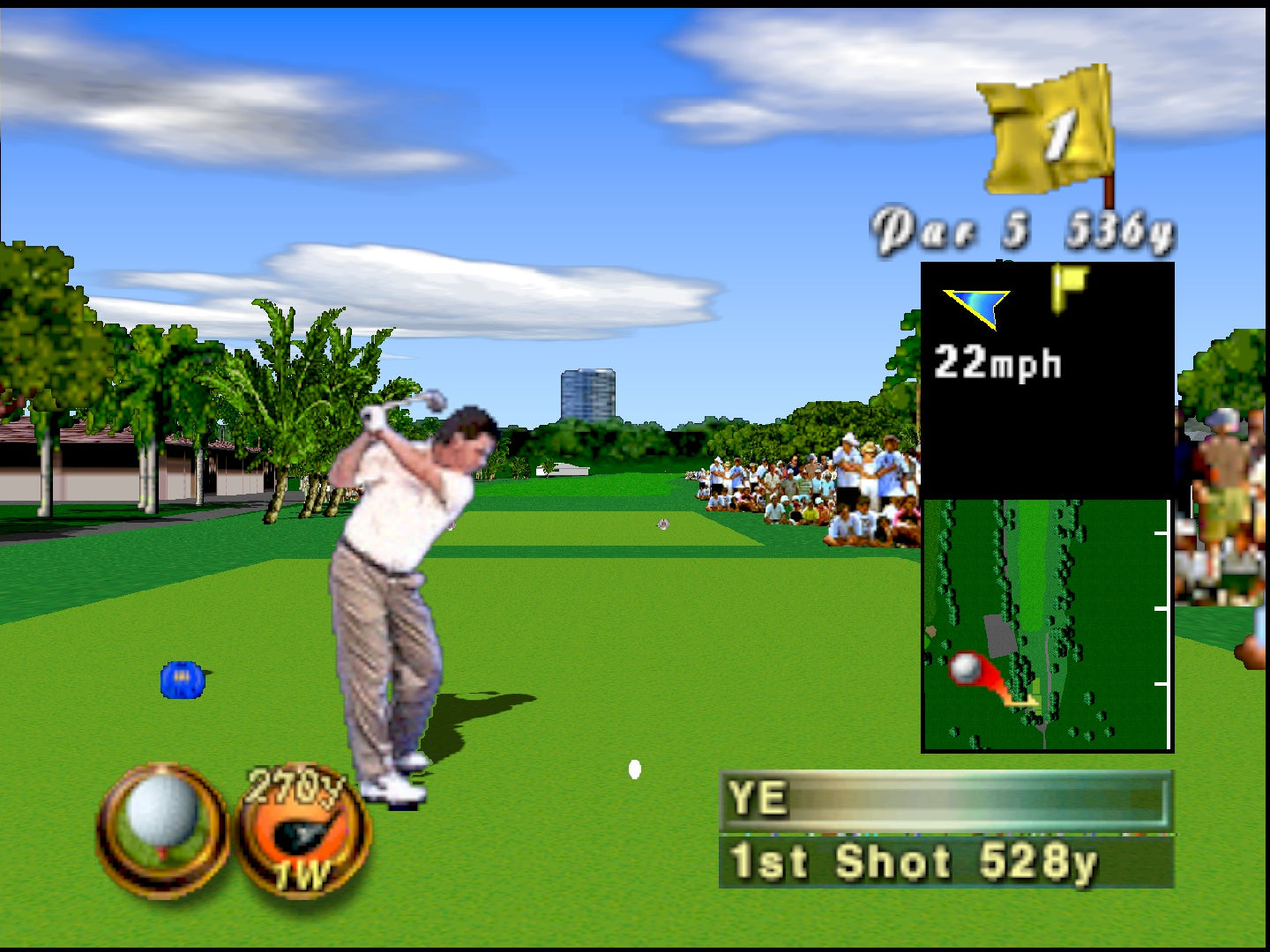Open the overhead course minimap
The height and width of the screenshot is (952, 1270).
1046,625
